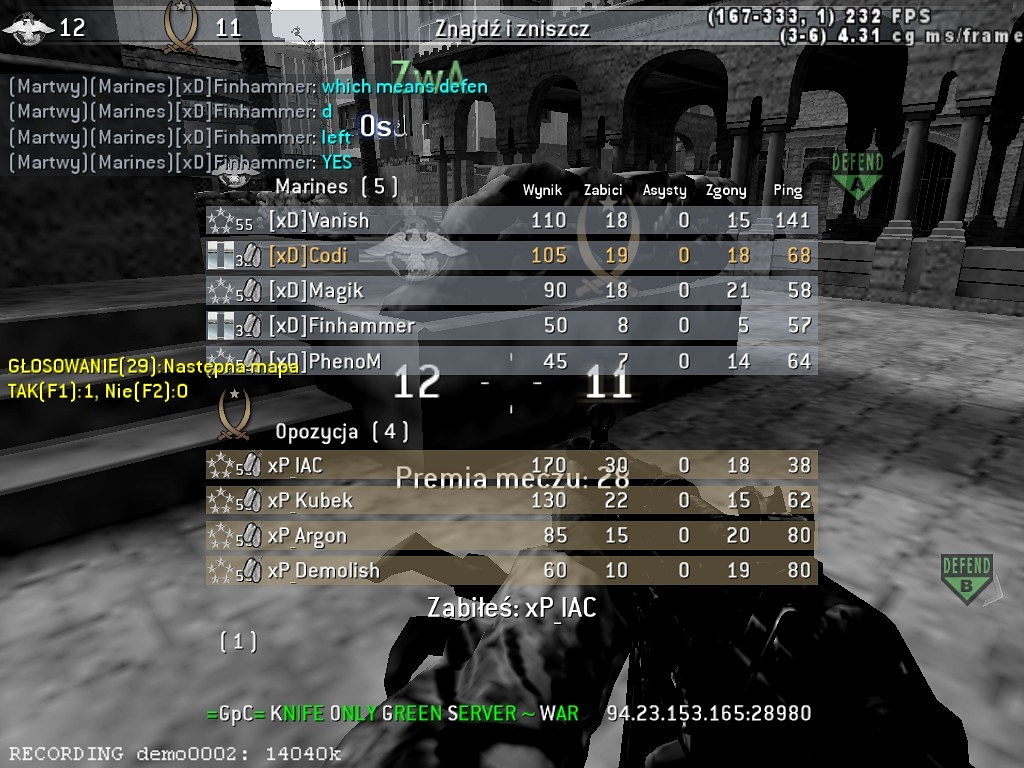Select the xP_Demolish player entry
The height and width of the screenshot is (768, 1024).
511,571
